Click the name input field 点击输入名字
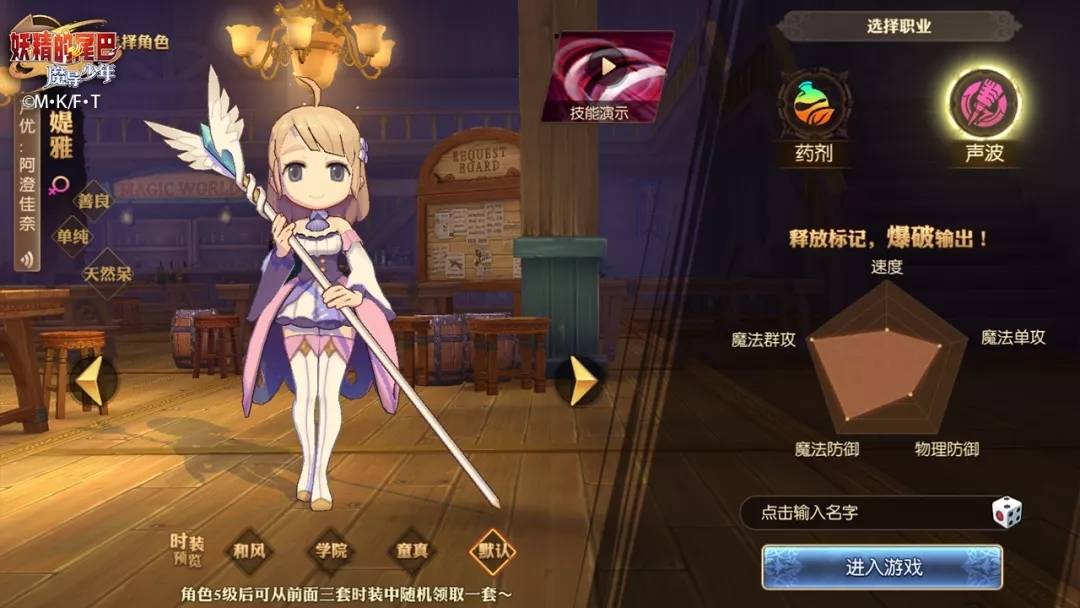Viewport: 1080px width, 608px height. click(860, 513)
